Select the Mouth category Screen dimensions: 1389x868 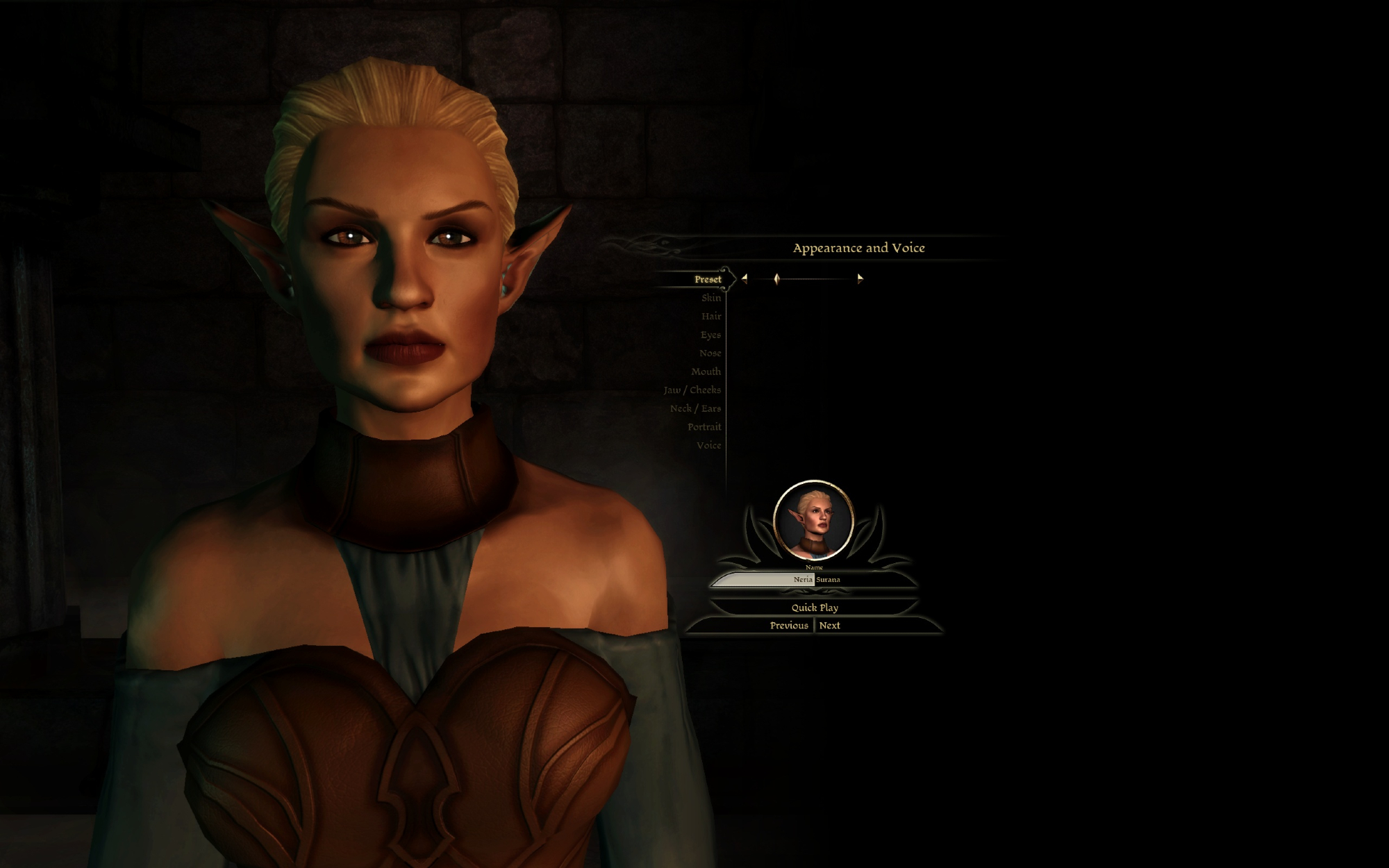(706, 372)
